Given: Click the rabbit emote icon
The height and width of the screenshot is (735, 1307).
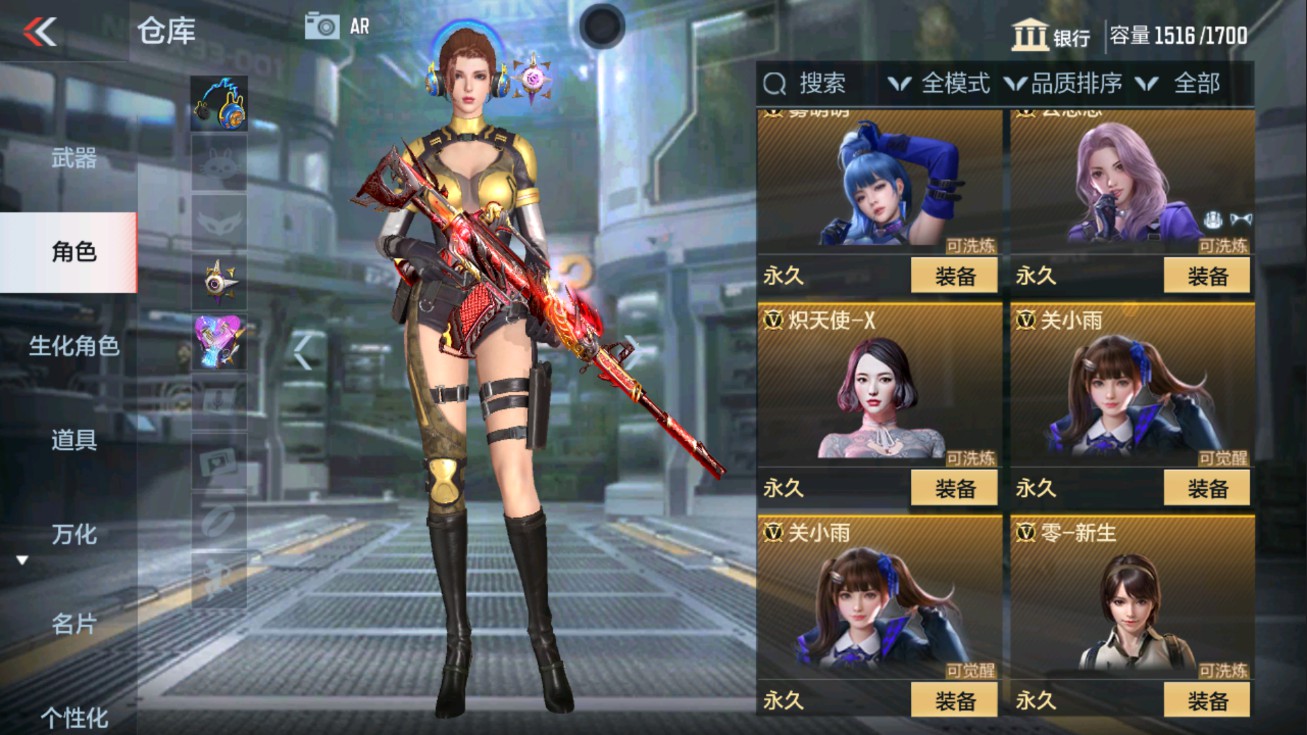Looking at the screenshot, I should tap(222, 164).
